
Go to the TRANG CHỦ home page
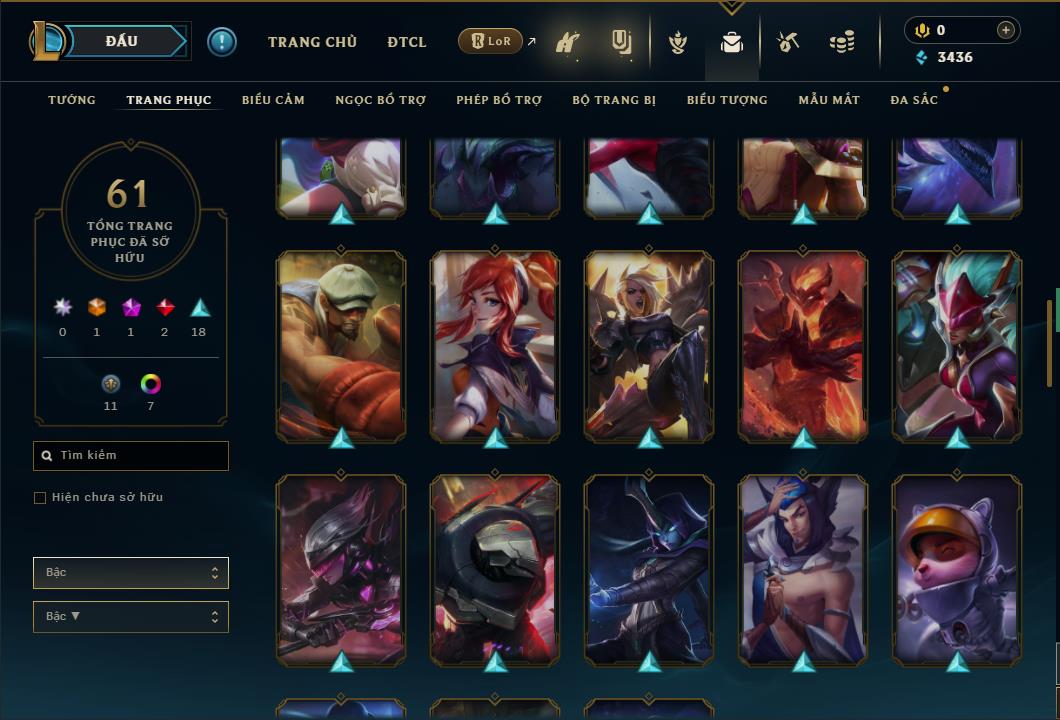click(x=312, y=42)
